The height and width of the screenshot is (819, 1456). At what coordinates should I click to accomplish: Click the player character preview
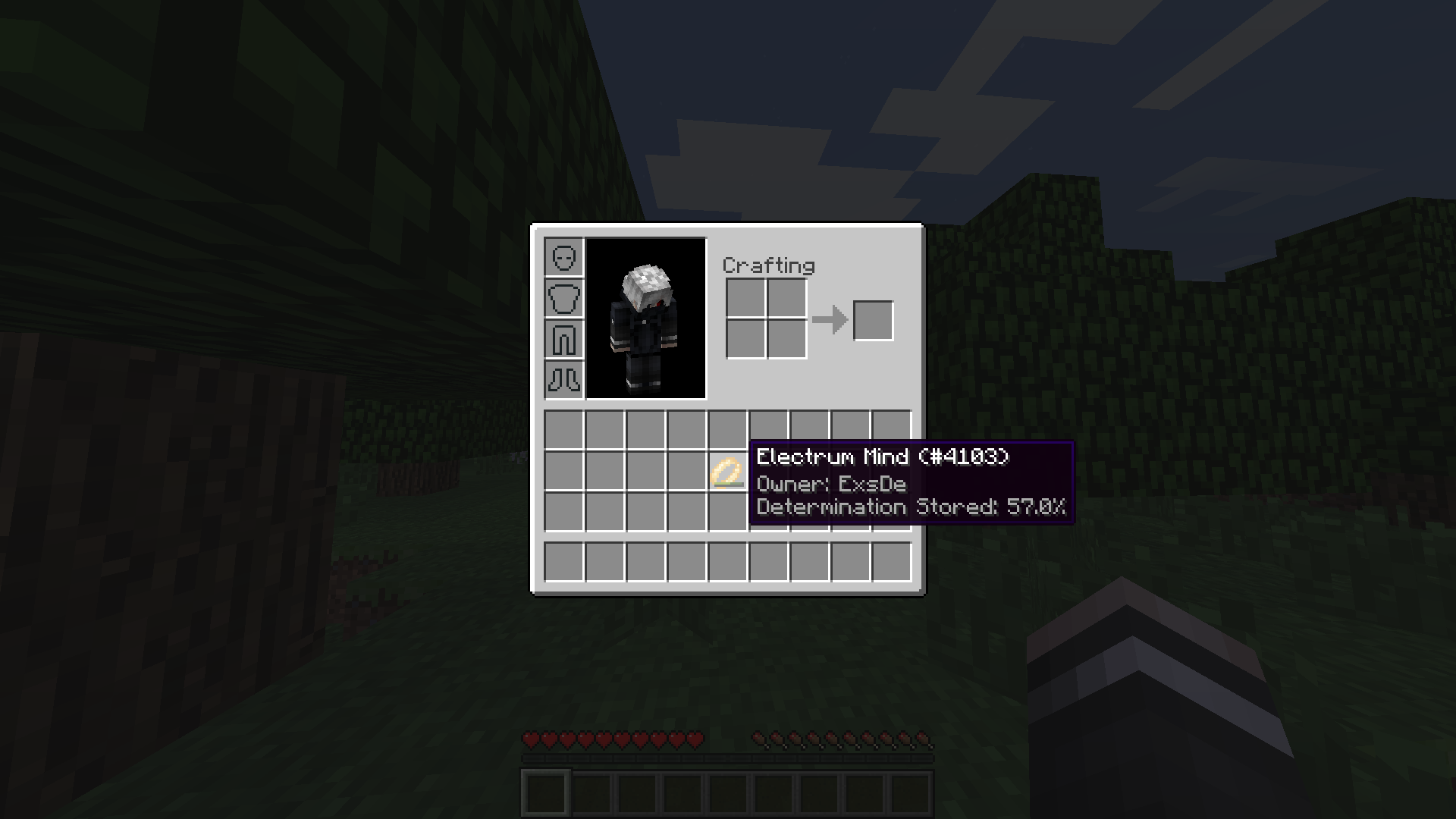coord(646,318)
